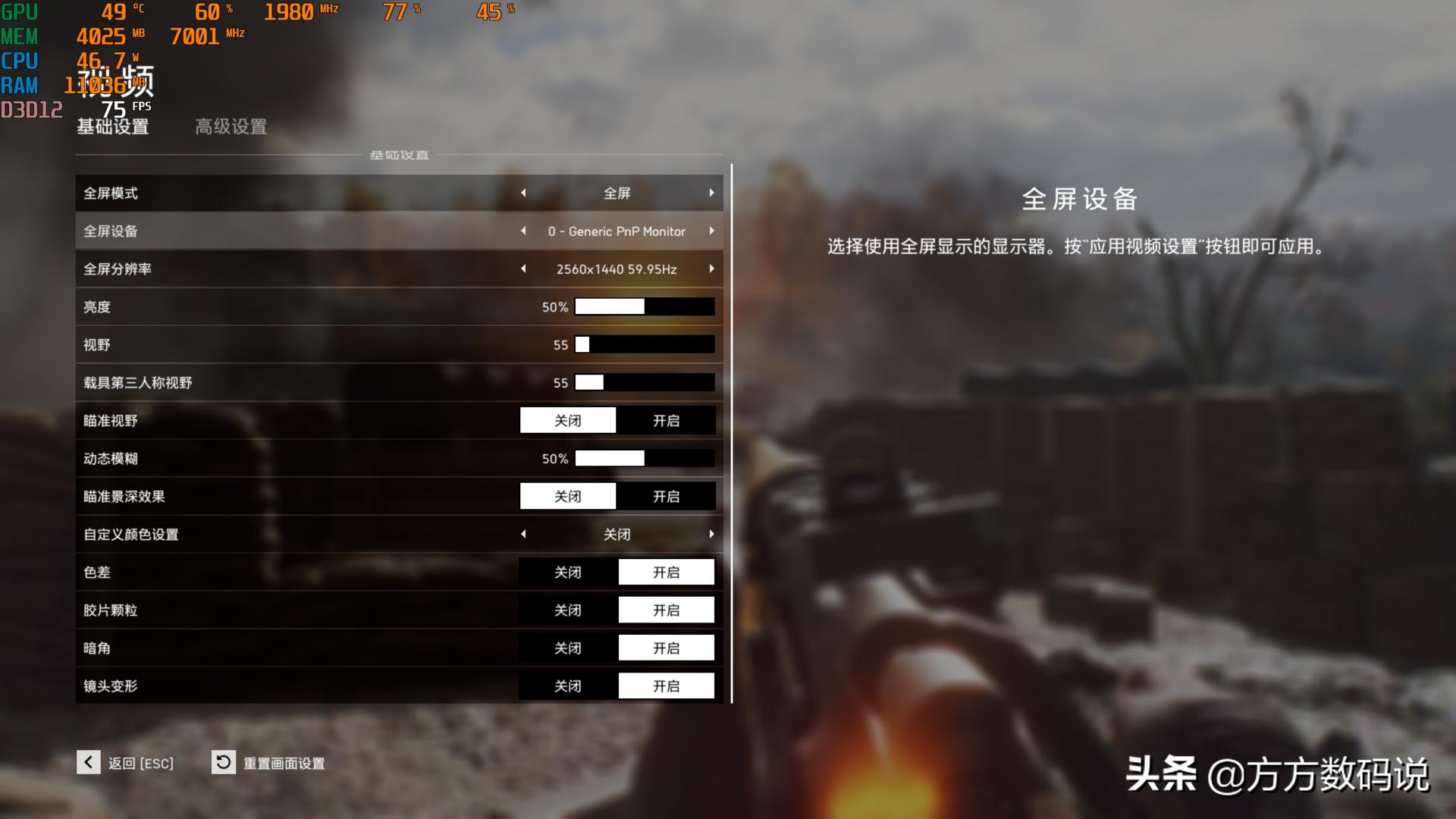Click right arrow to change 全屏分辨率

tap(711, 268)
